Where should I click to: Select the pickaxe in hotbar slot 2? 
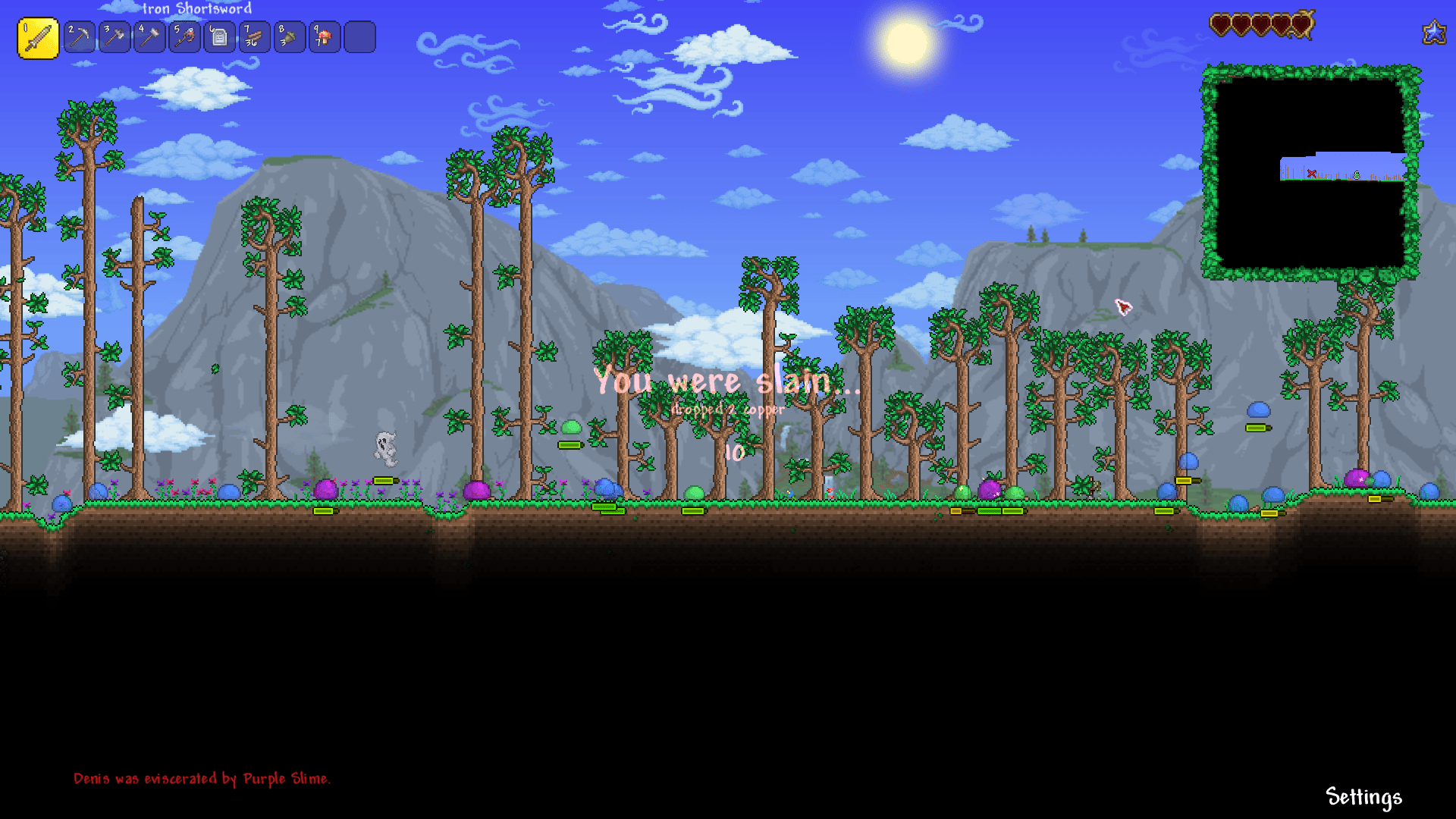(x=79, y=37)
